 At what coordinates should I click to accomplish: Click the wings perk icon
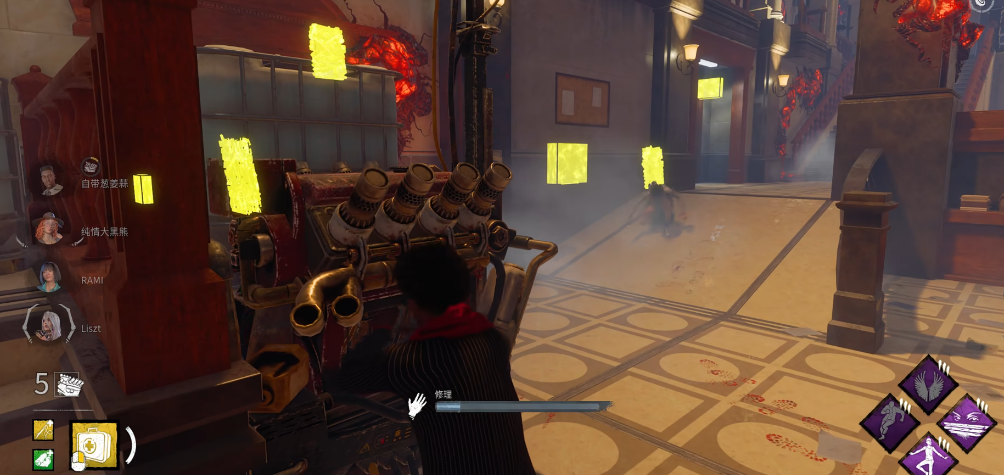coord(928,383)
